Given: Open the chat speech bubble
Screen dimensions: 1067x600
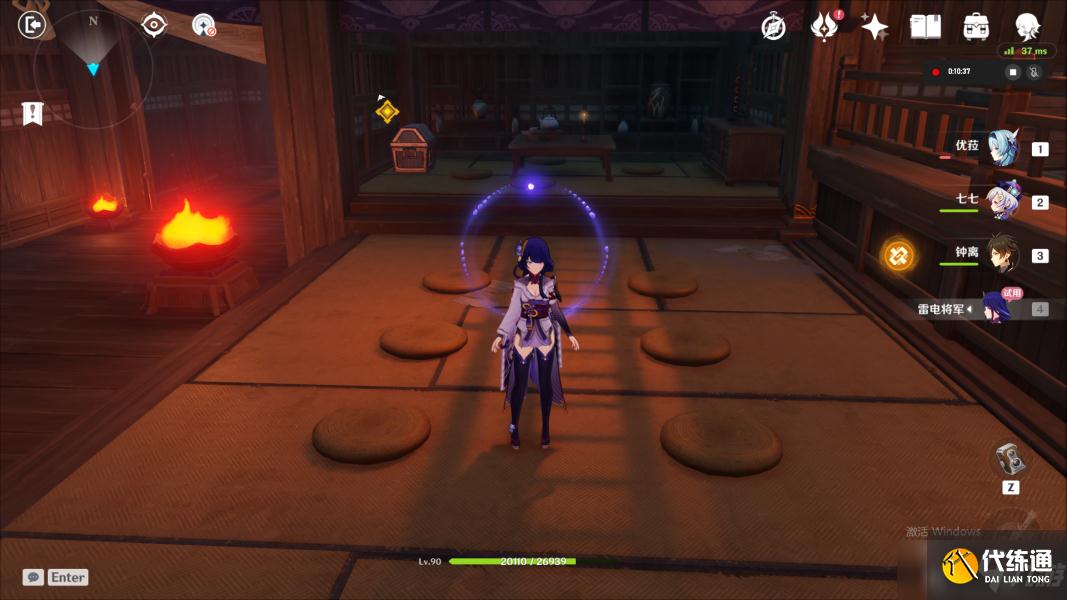Looking at the screenshot, I should 34,577.
